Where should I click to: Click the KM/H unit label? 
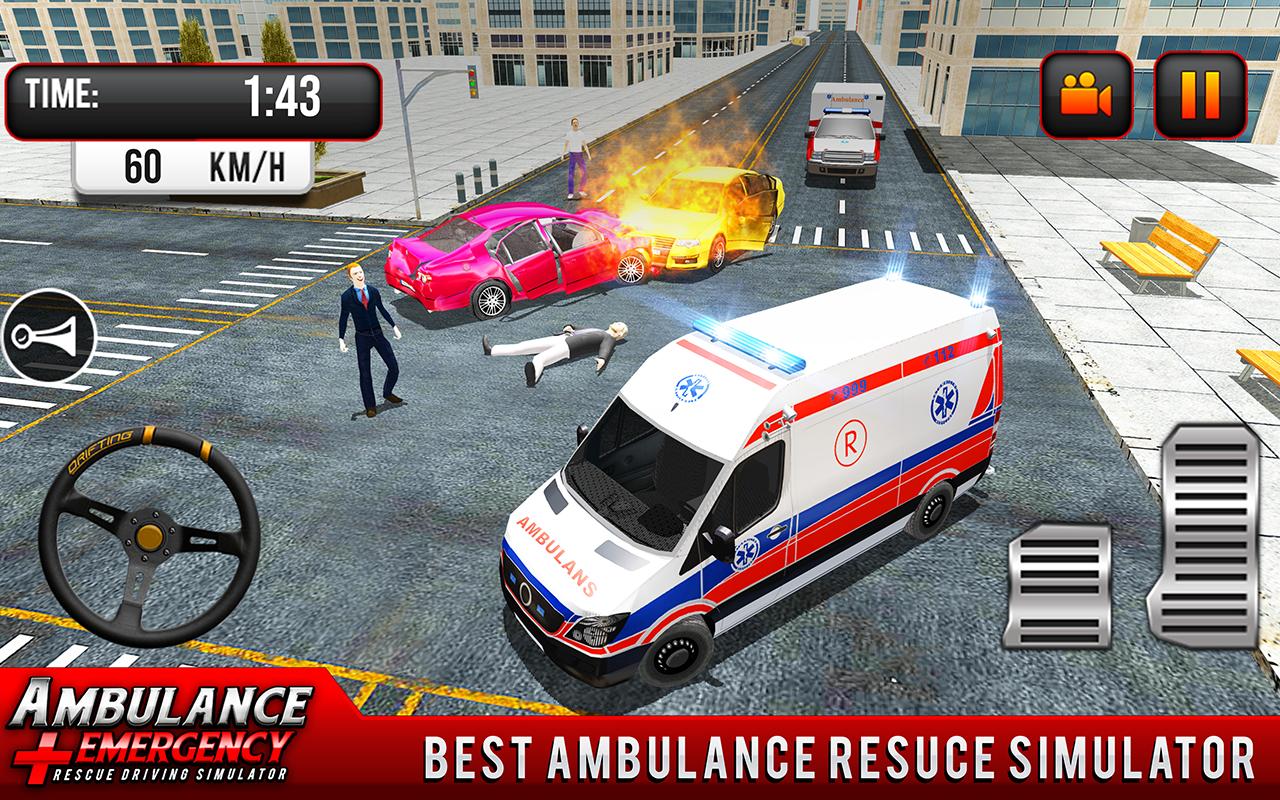pos(248,164)
